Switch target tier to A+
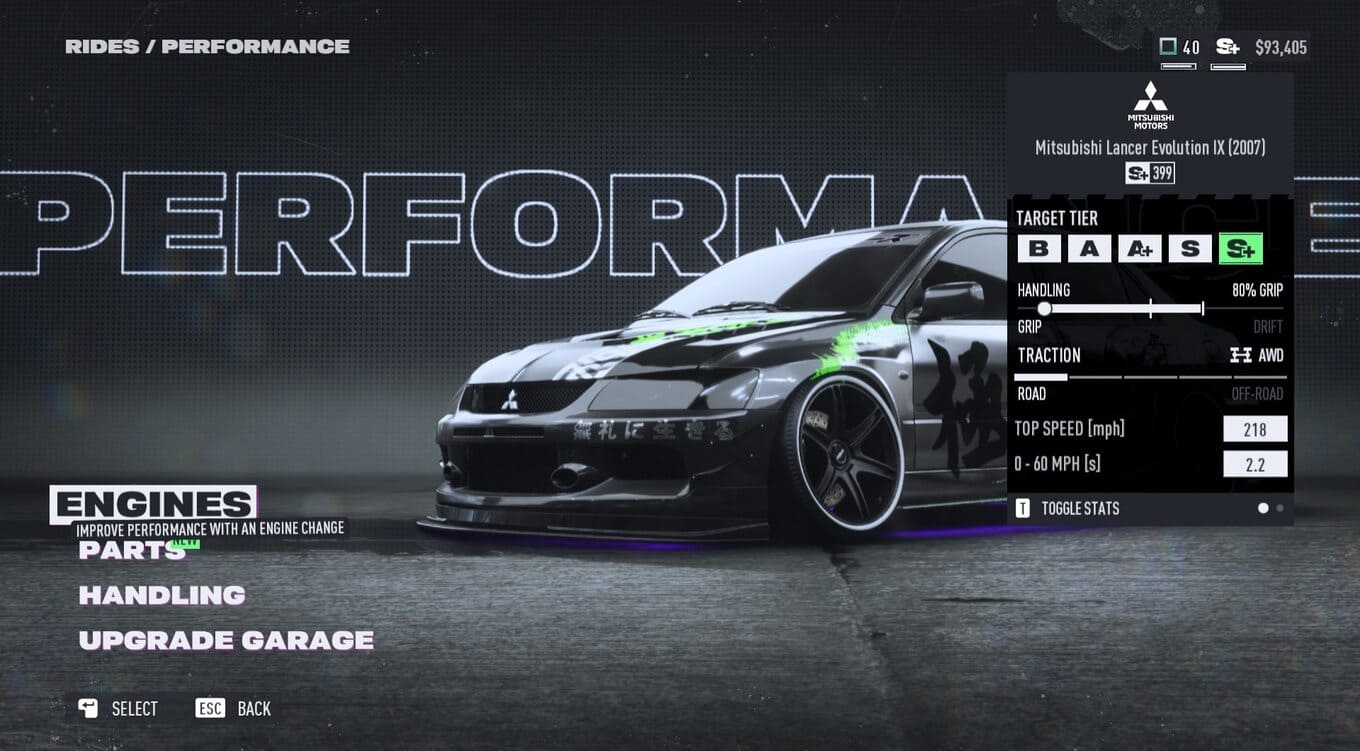Screen dimensions: 1360x751 pos(1140,249)
